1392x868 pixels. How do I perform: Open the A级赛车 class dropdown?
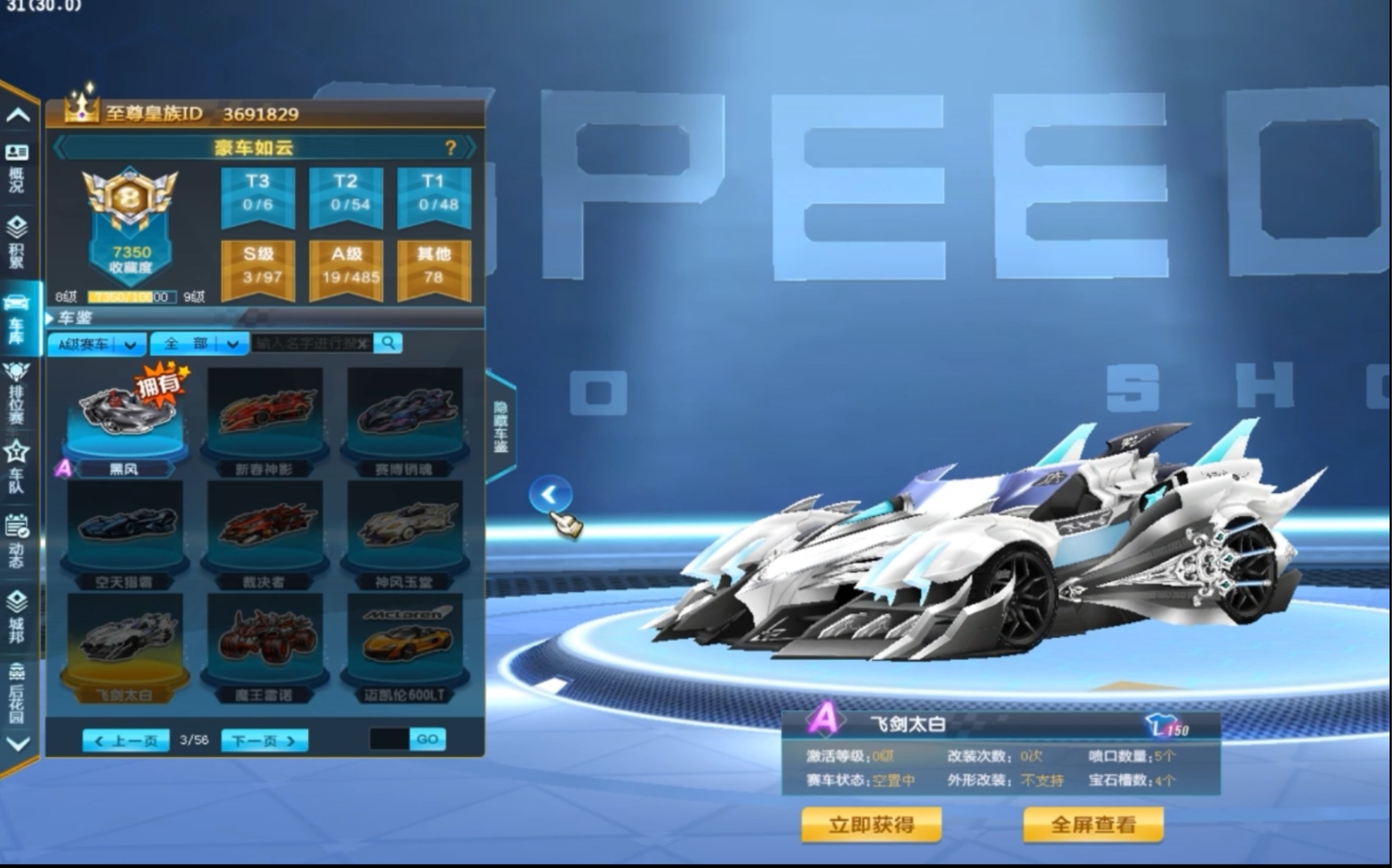click(96, 344)
